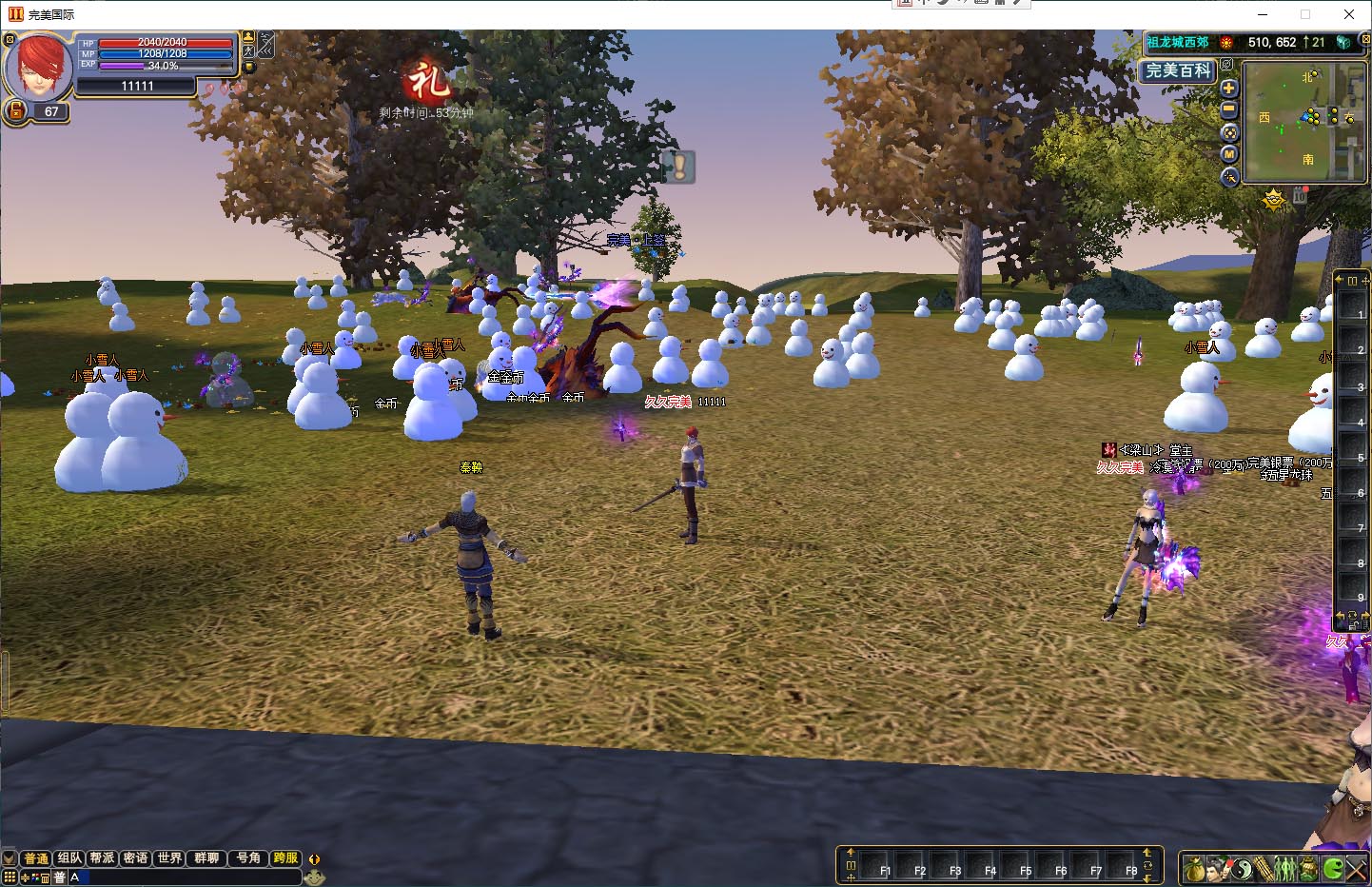Switch to the 世界 world chat tab

(170, 858)
